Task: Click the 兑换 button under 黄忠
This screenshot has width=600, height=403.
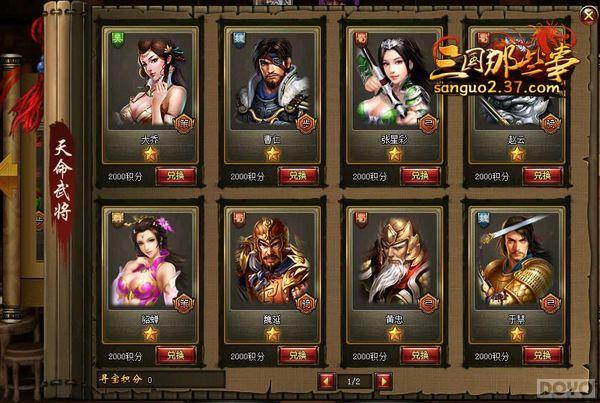Action: tap(420, 355)
